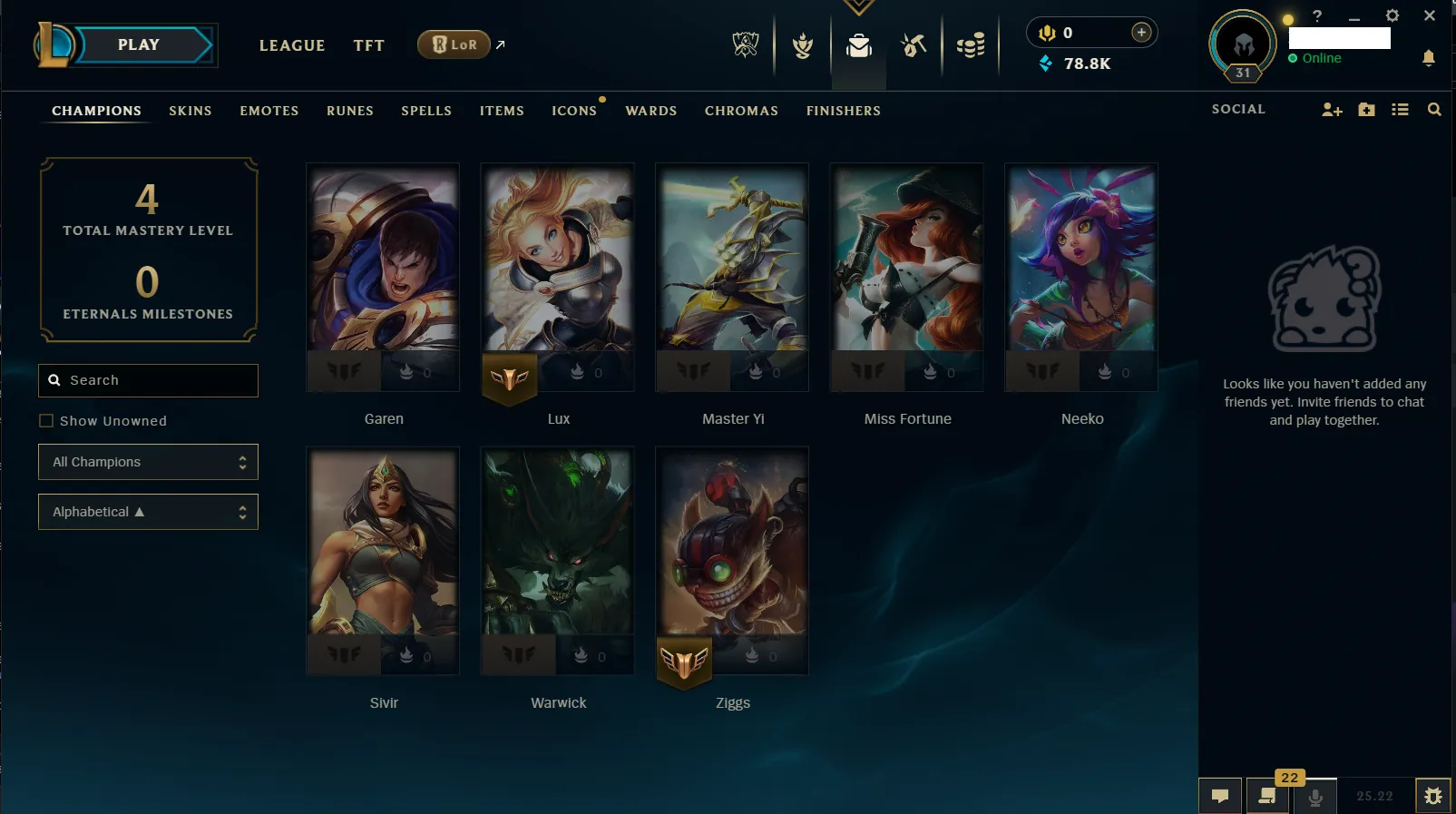The image size is (1456, 814).
Task: Mute the voice chat microphone
Action: click(x=1316, y=797)
